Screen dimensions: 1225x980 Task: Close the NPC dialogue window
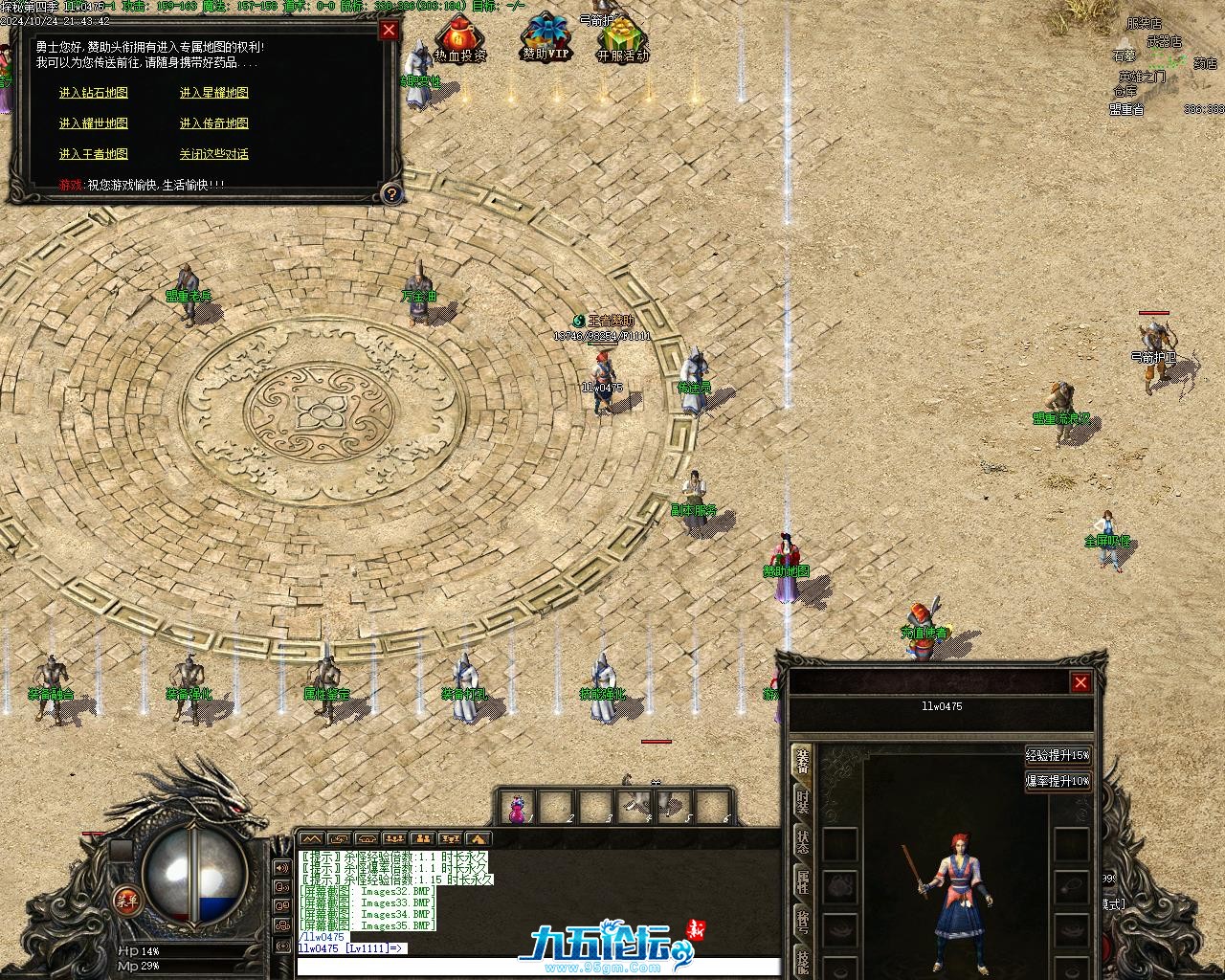pos(389,30)
